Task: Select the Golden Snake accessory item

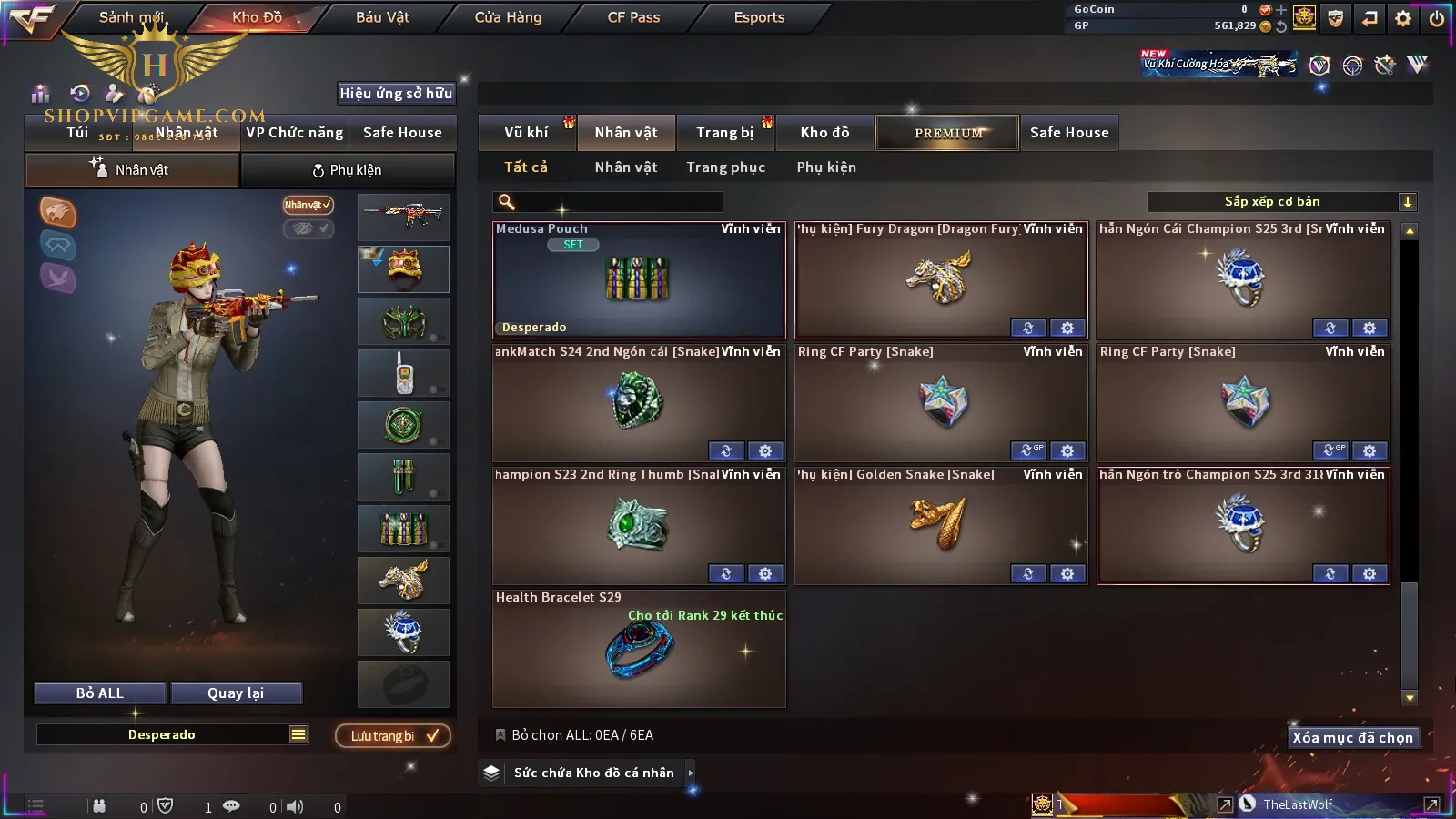Action: 940,525
